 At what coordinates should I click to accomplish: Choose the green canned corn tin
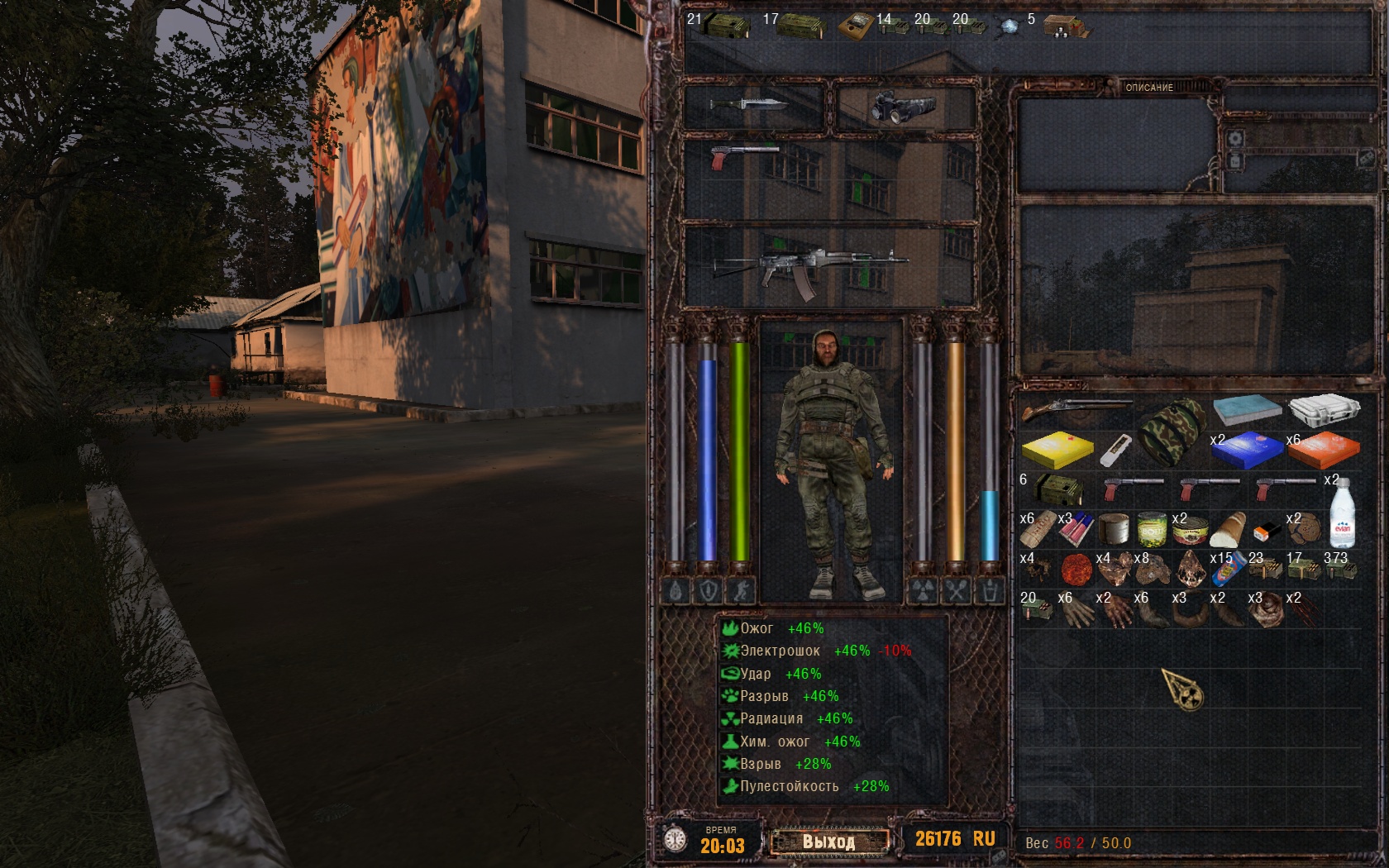1152,529
